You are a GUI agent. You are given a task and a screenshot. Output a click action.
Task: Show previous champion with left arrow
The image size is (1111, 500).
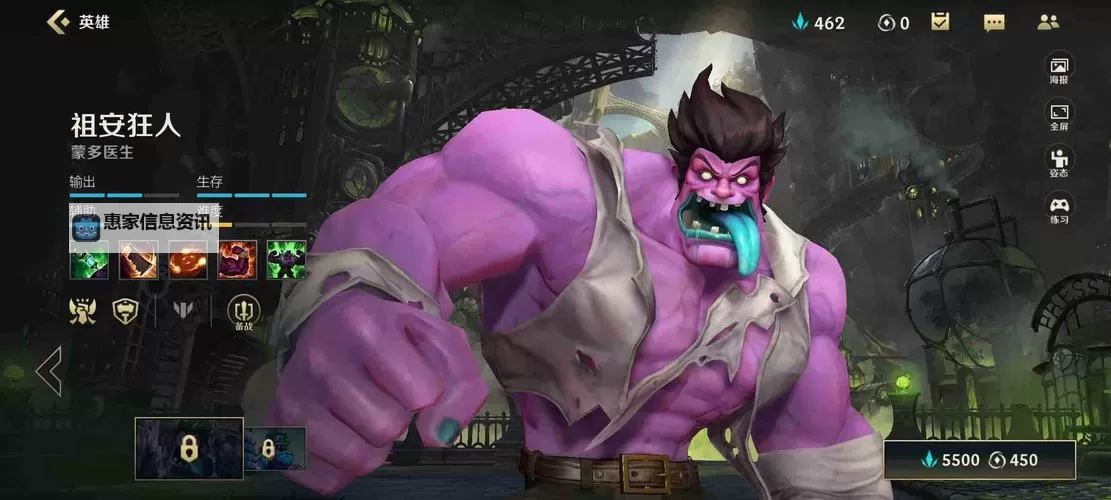tap(48, 371)
